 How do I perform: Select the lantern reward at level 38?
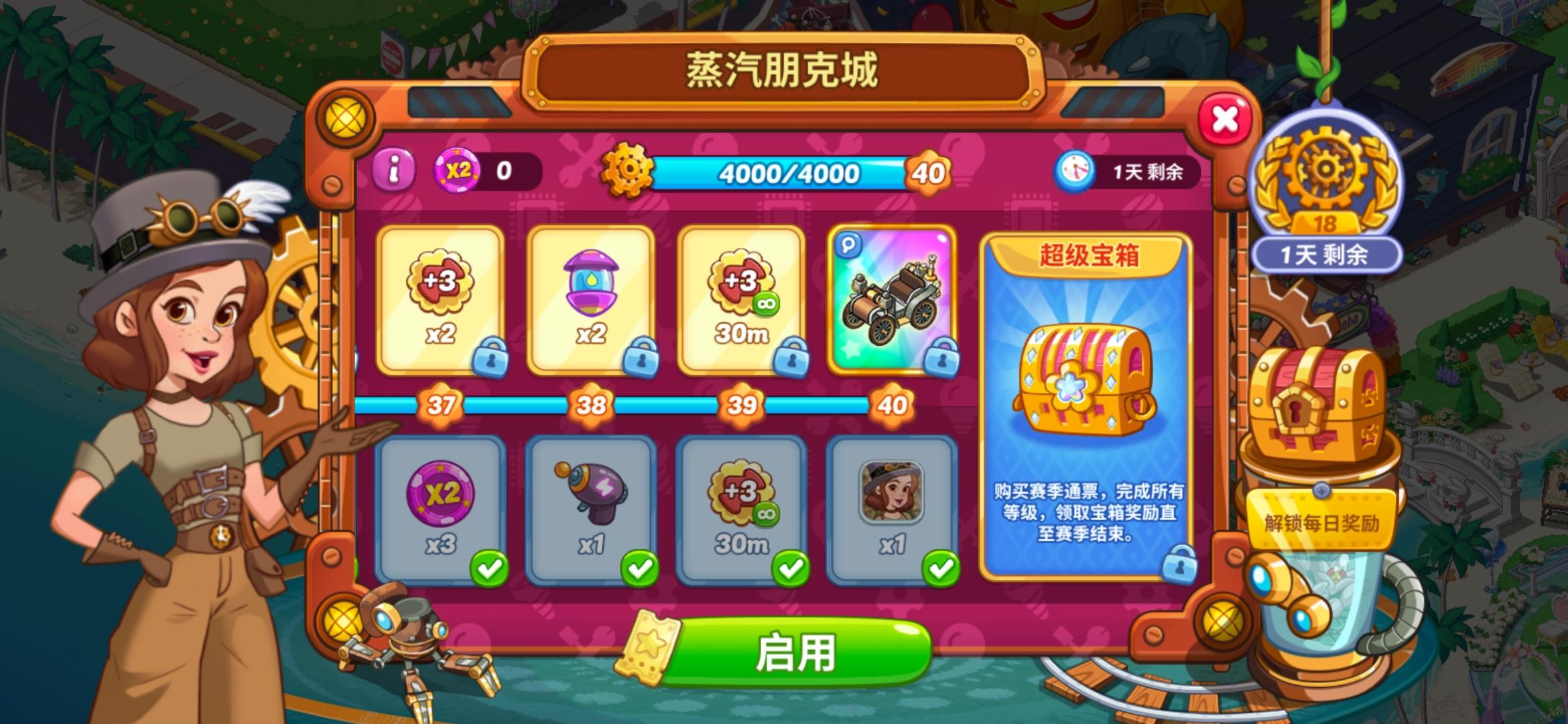[592, 302]
